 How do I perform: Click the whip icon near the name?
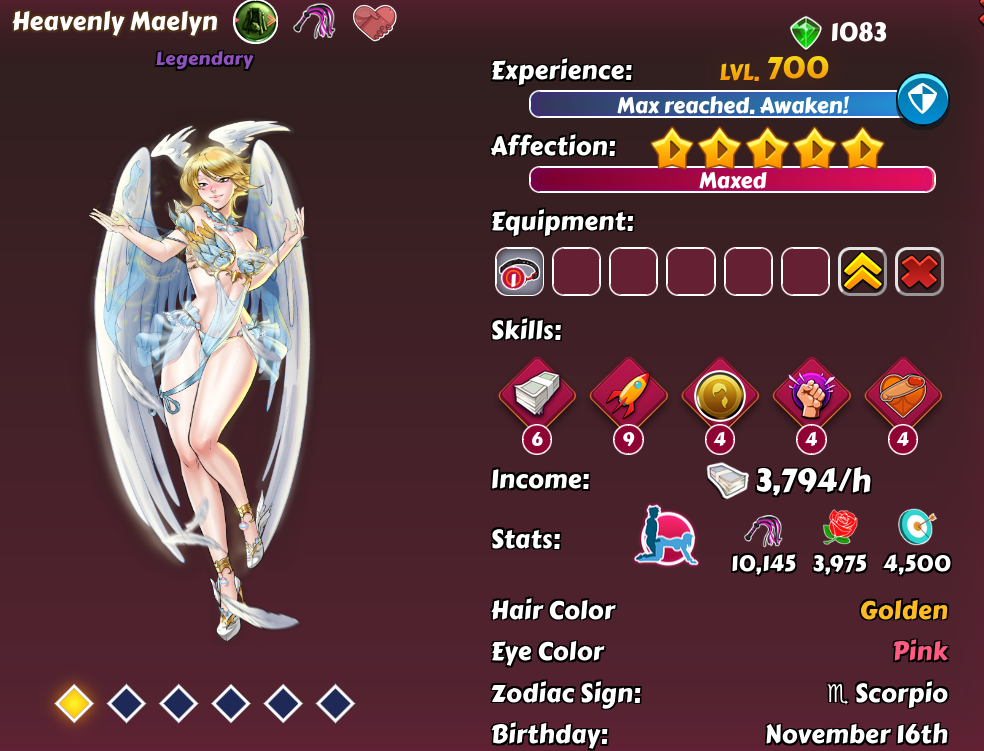[x=314, y=22]
